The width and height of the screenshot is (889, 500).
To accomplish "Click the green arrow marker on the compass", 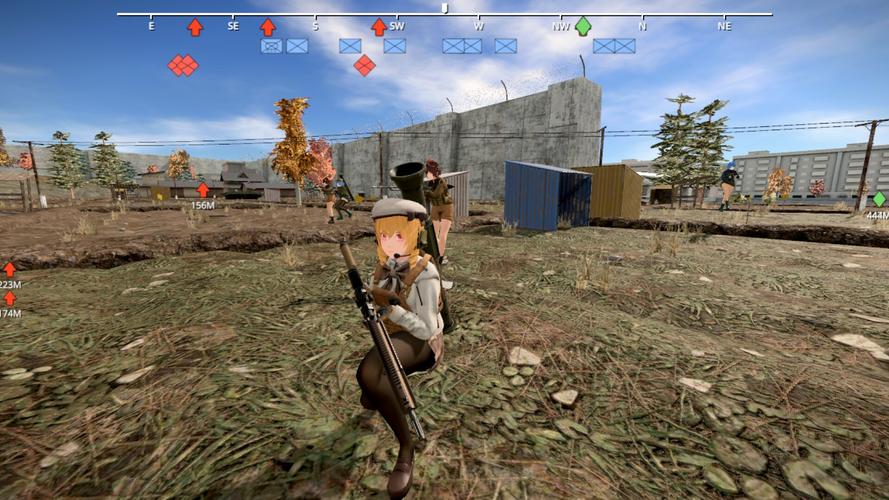I will coord(582,26).
